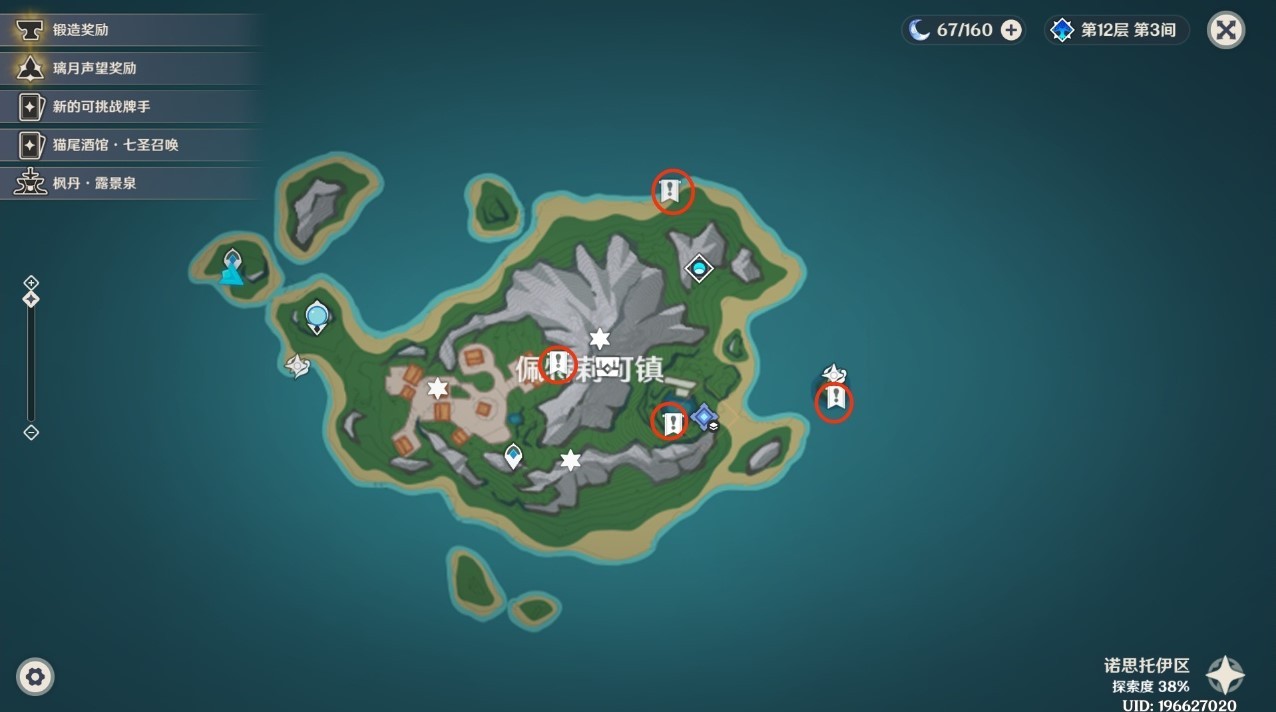Viewport: 1276px width, 712px height.
Task: Select the teleport waypoint near the town's south
Action: [x=513, y=457]
